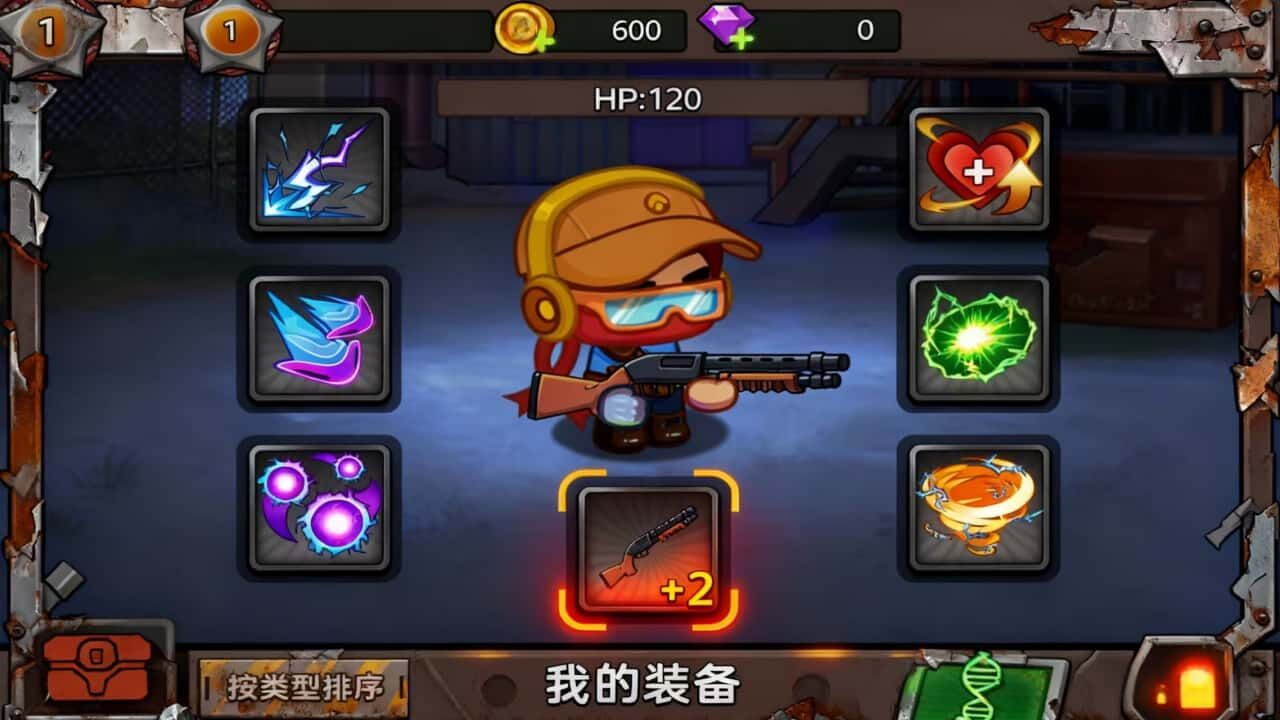The width and height of the screenshot is (1280, 720).
Task: Select the purple boomerang equipment slot
Action: point(315,338)
